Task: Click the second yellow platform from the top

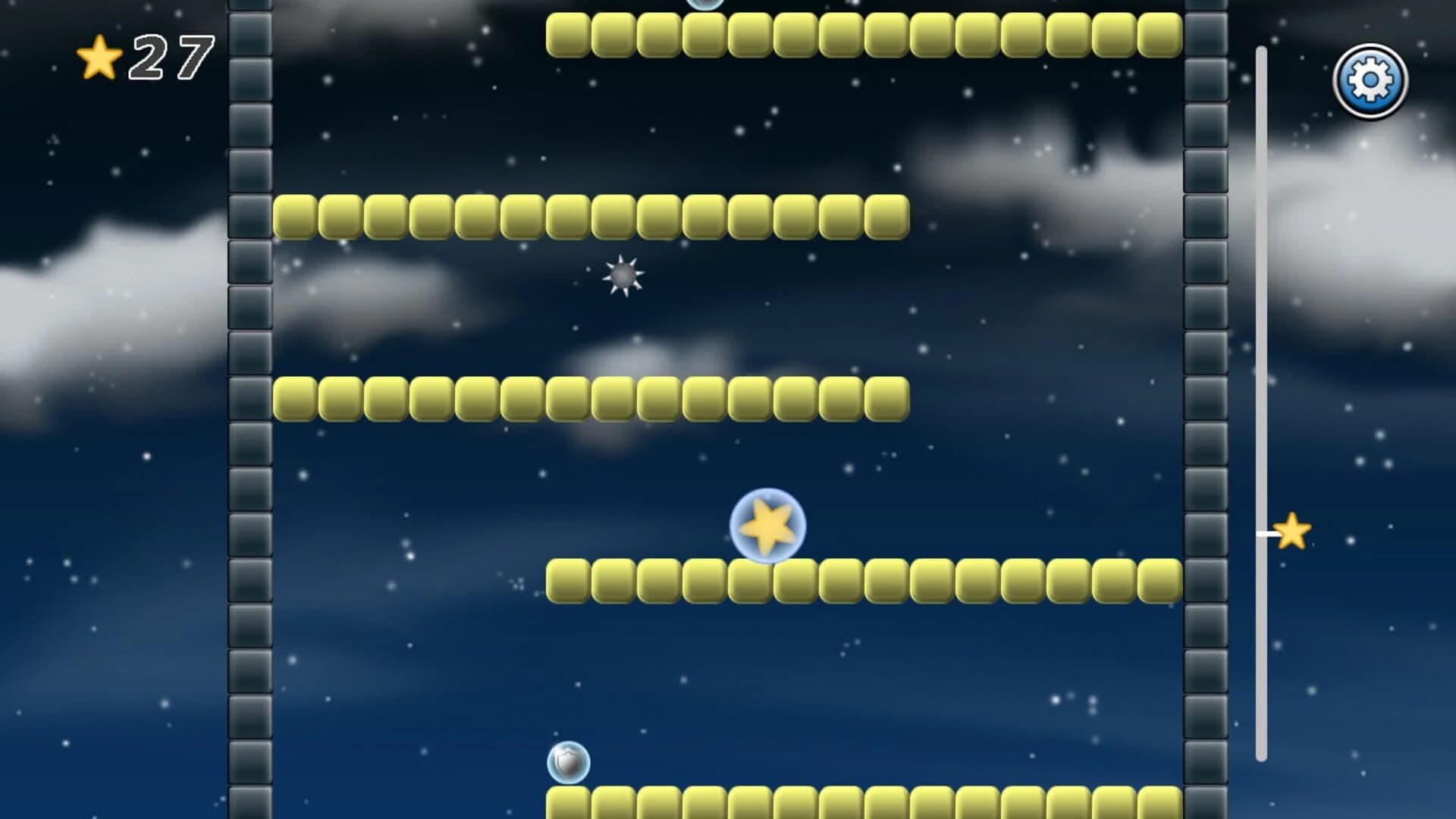Action: [x=591, y=216]
